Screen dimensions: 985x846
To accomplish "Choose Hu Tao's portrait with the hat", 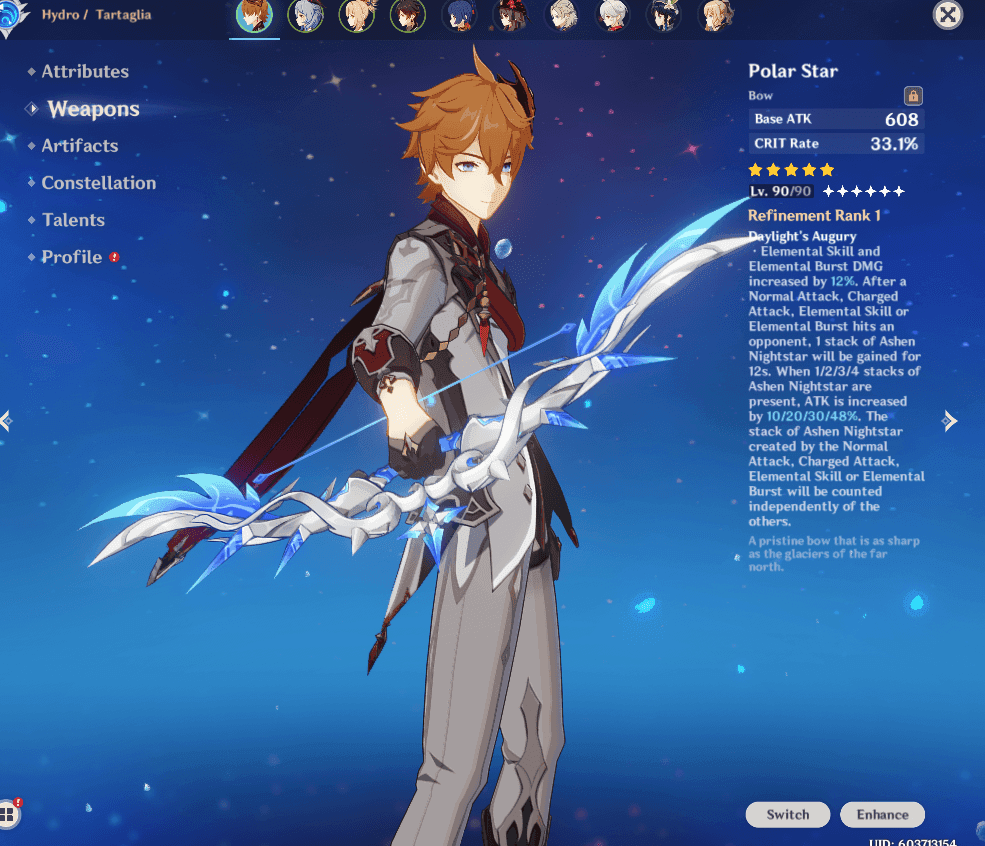I will (510, 15).
